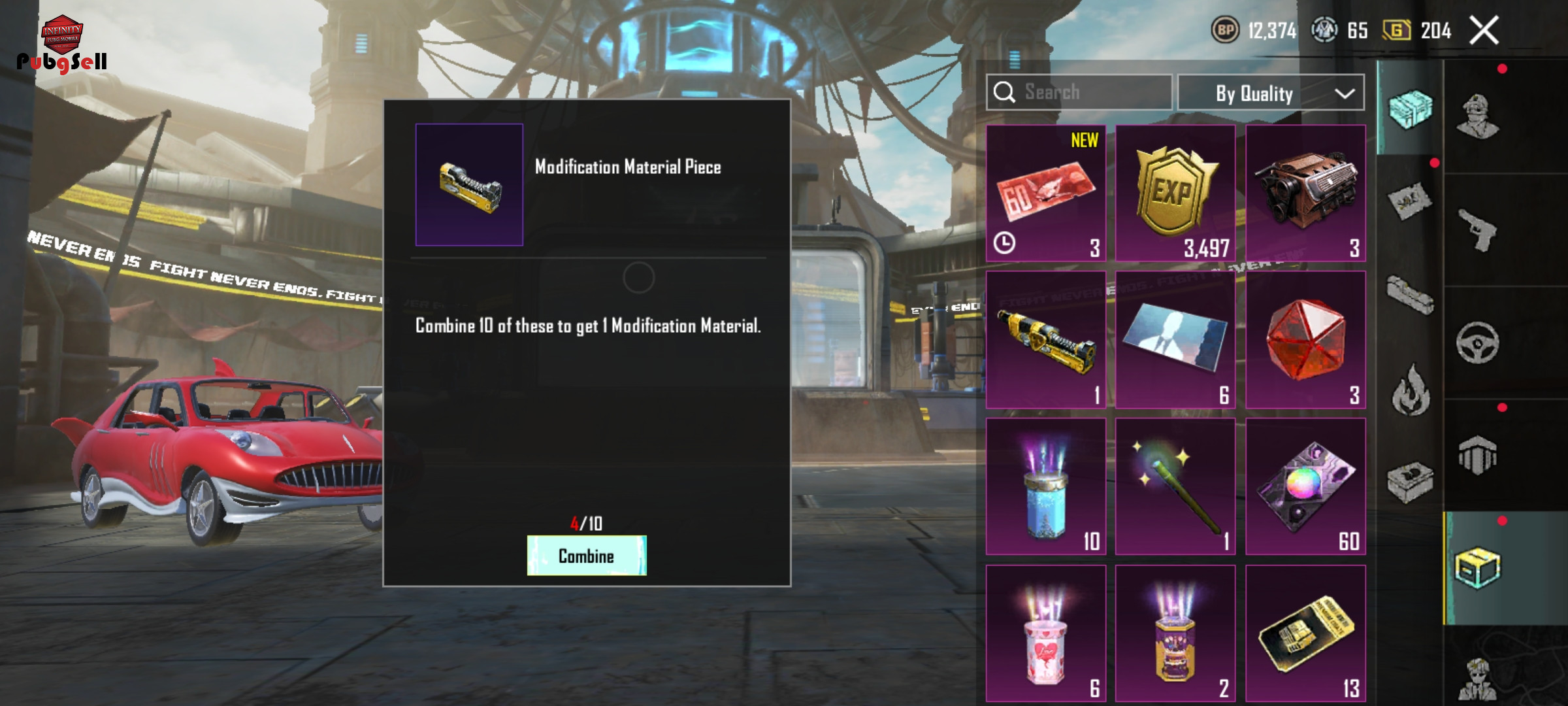The image size is (1568, 706).
Task: Select the gold EXP badge item
Action: coord(1175,193)
